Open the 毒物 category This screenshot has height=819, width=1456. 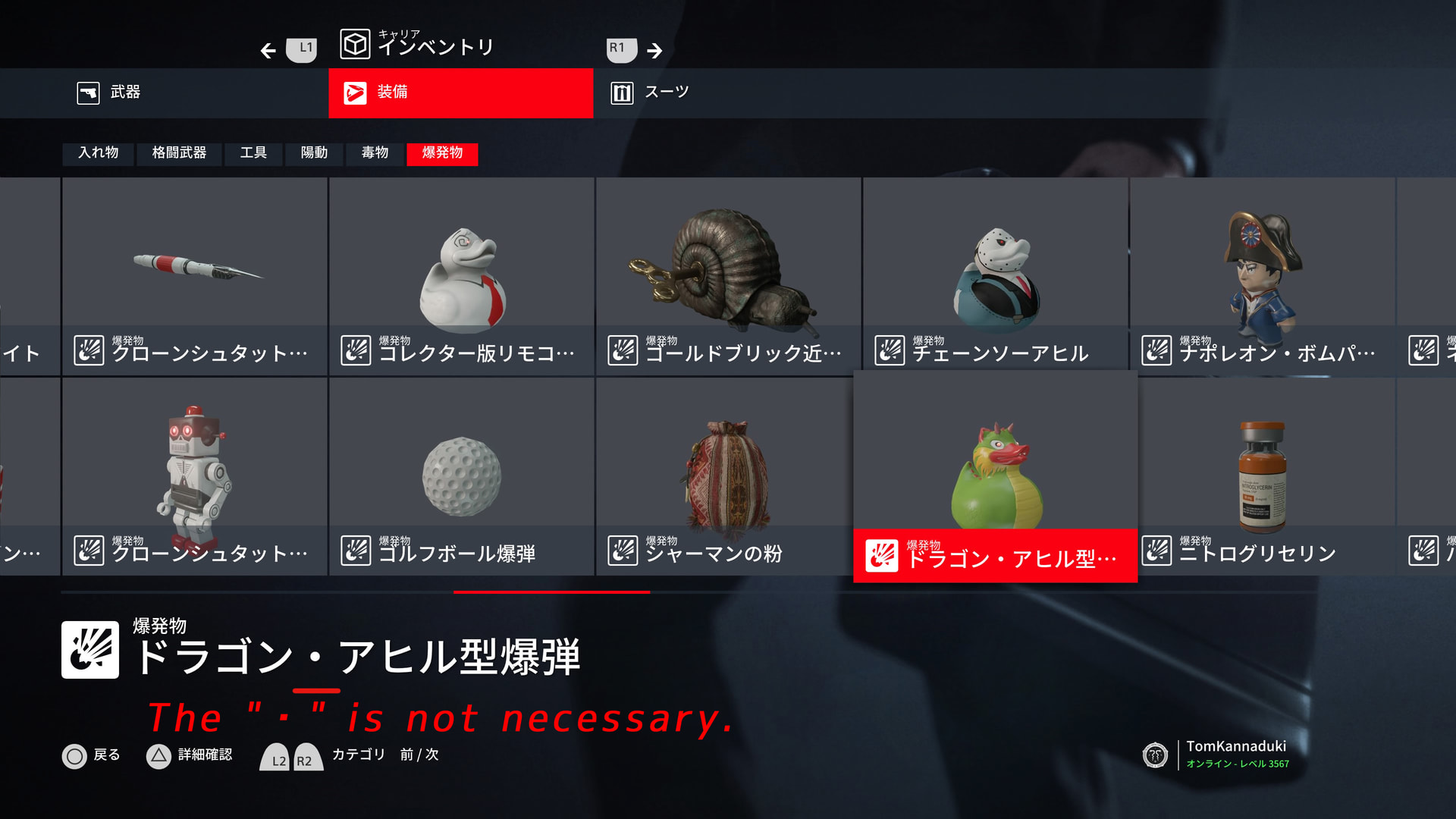point(375,153)
